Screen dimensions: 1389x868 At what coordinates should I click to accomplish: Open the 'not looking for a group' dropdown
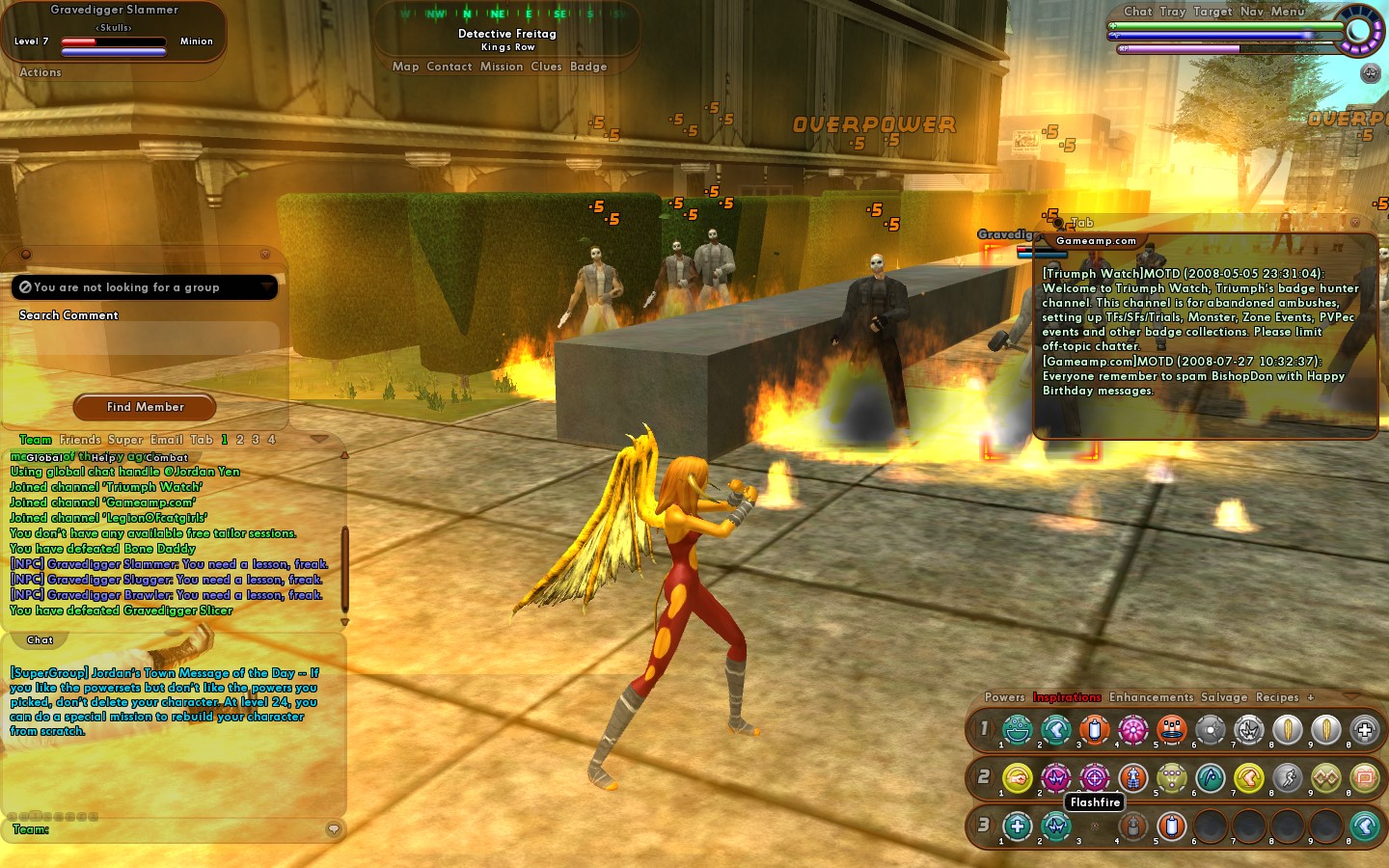(x=145, y=287)
